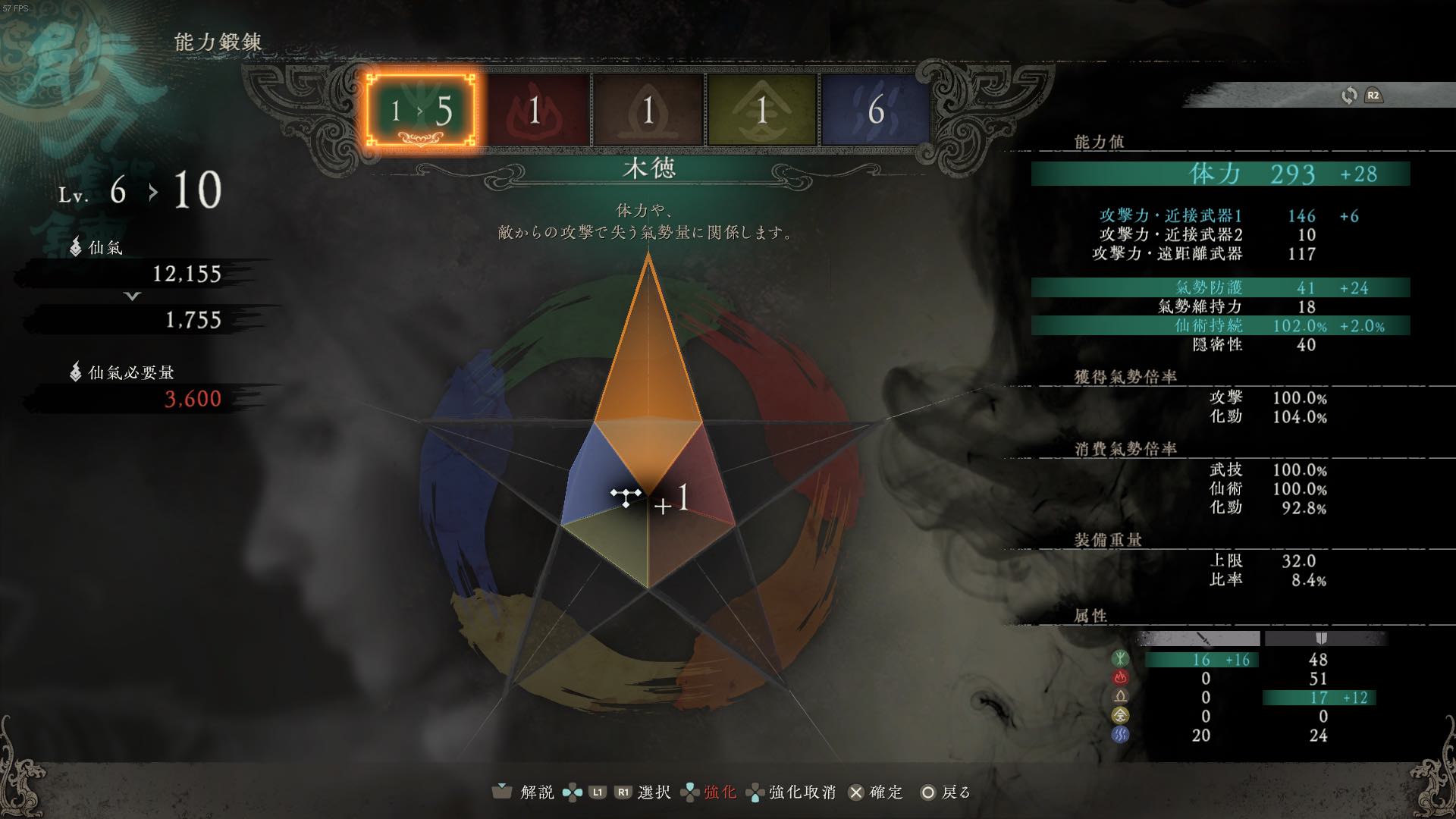The image size is (1456, 819).
Task: Click the touchpad 解説 icon
Action: point(501,791)
